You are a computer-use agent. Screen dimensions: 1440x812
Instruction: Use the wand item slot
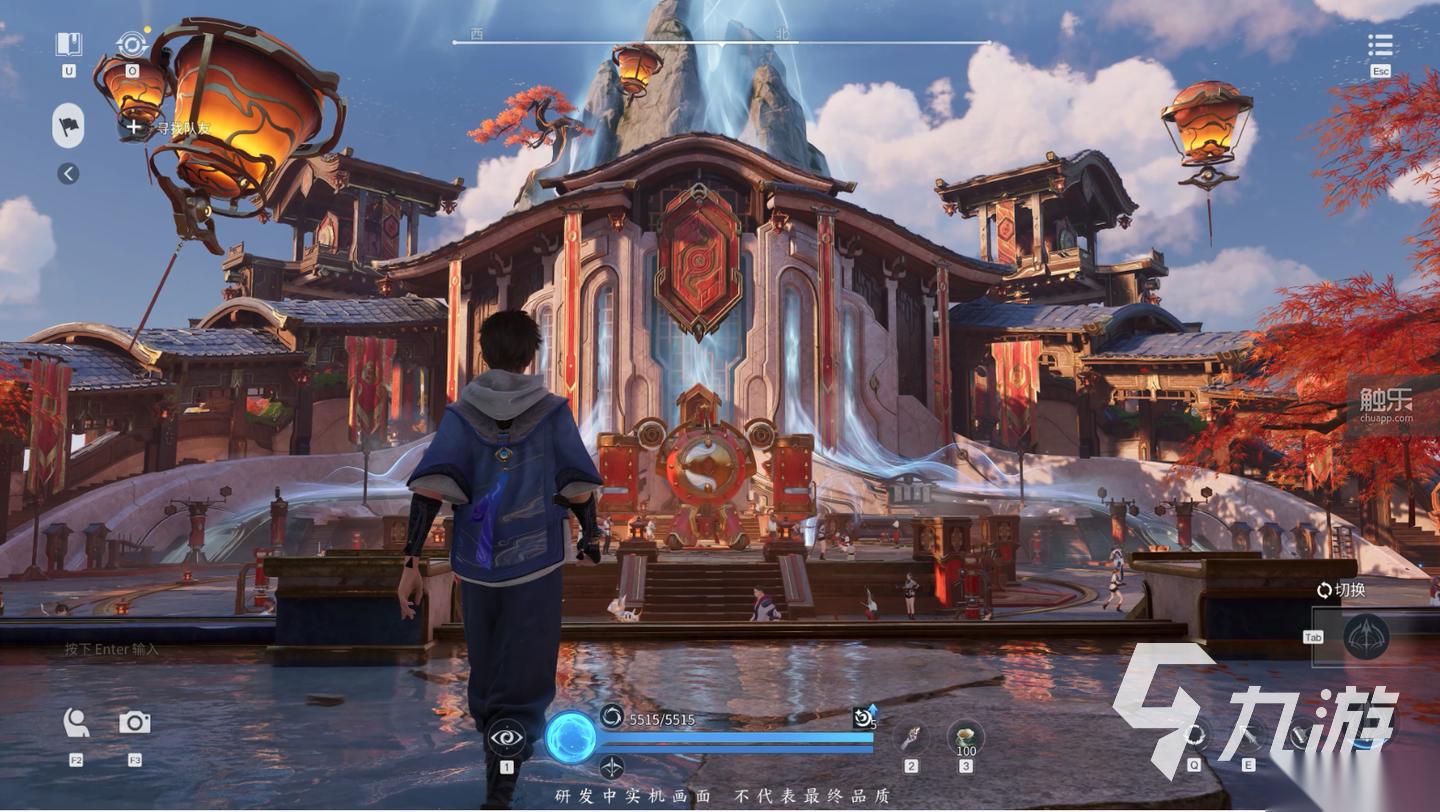(910, 738)
